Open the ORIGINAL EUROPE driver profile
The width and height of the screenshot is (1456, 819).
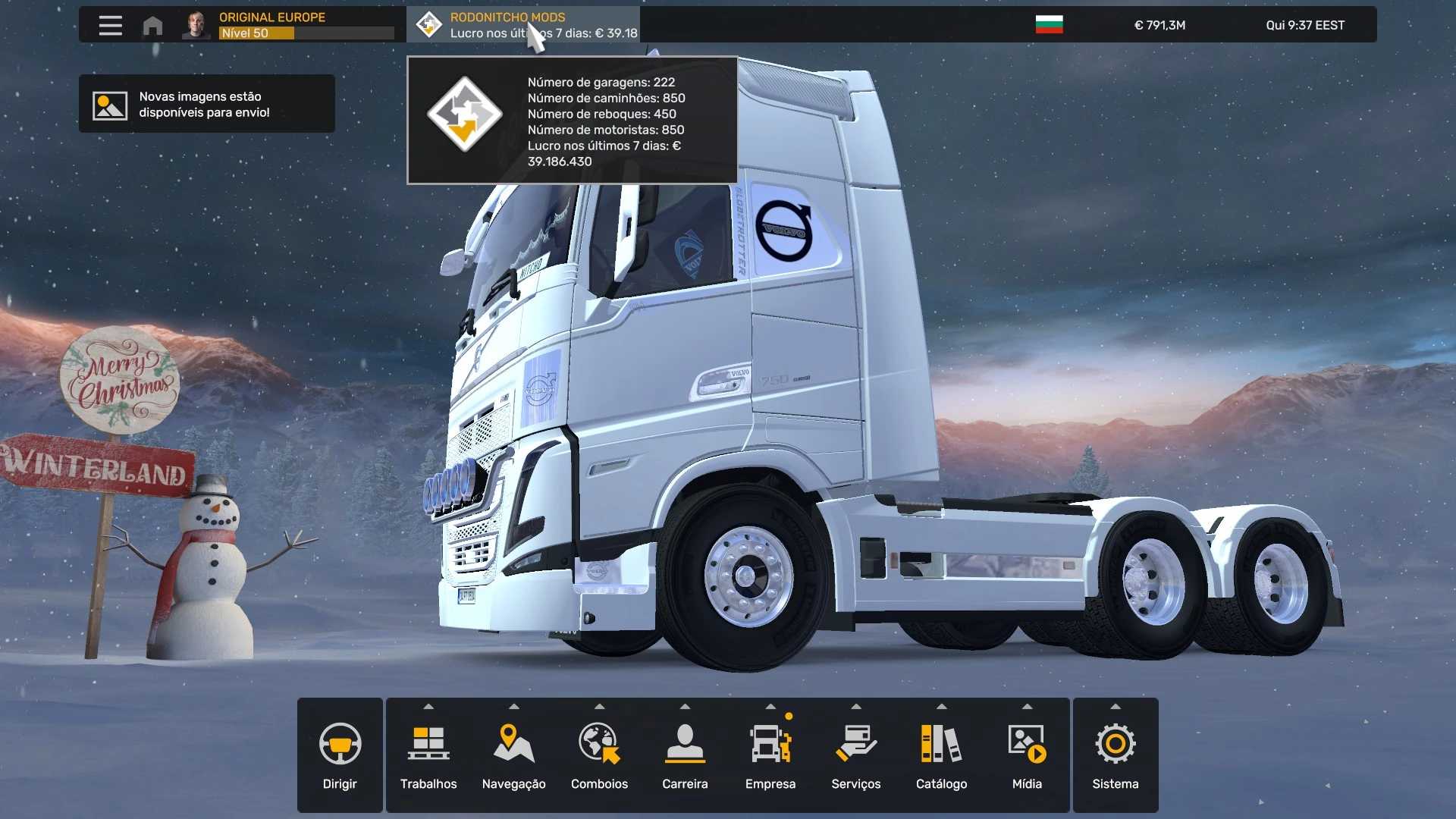click(288, 25)
